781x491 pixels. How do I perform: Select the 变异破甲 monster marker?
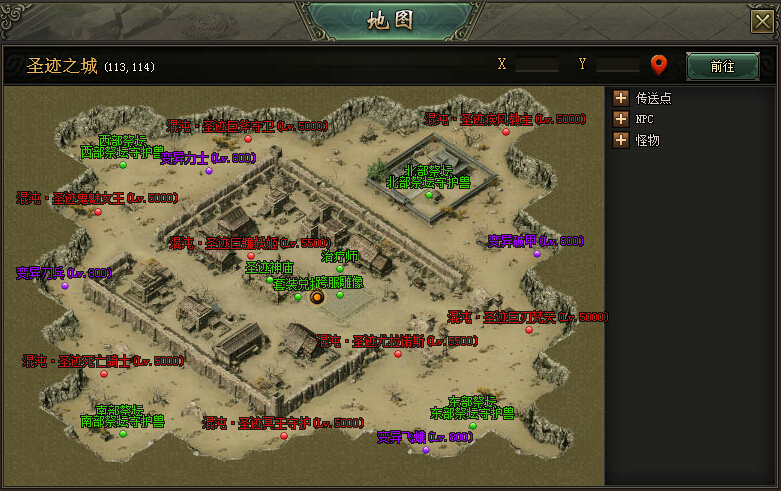pos(536,253)
